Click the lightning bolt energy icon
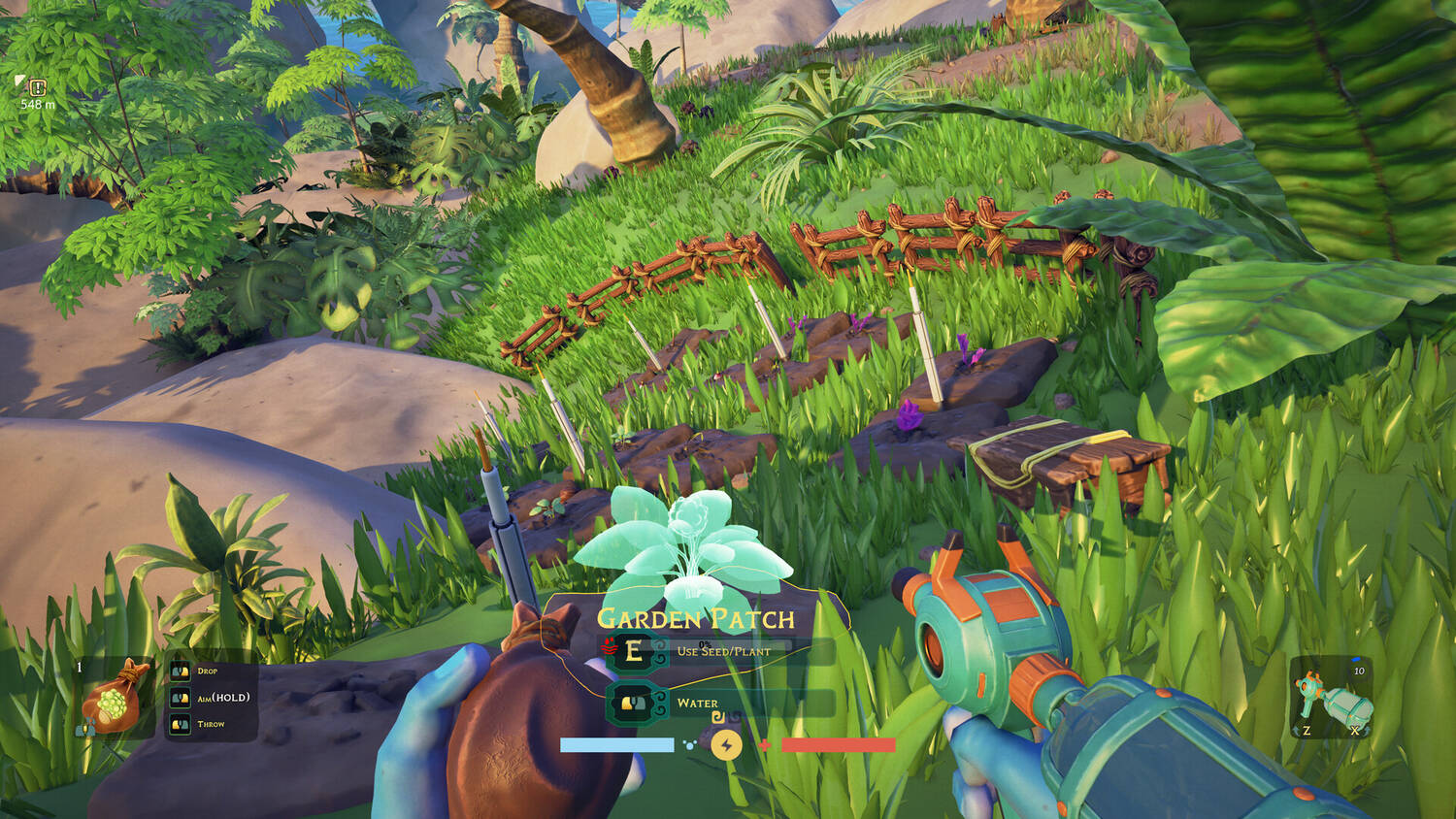Viewport: 1456px width, 819px height. click(x=726, y=744)
